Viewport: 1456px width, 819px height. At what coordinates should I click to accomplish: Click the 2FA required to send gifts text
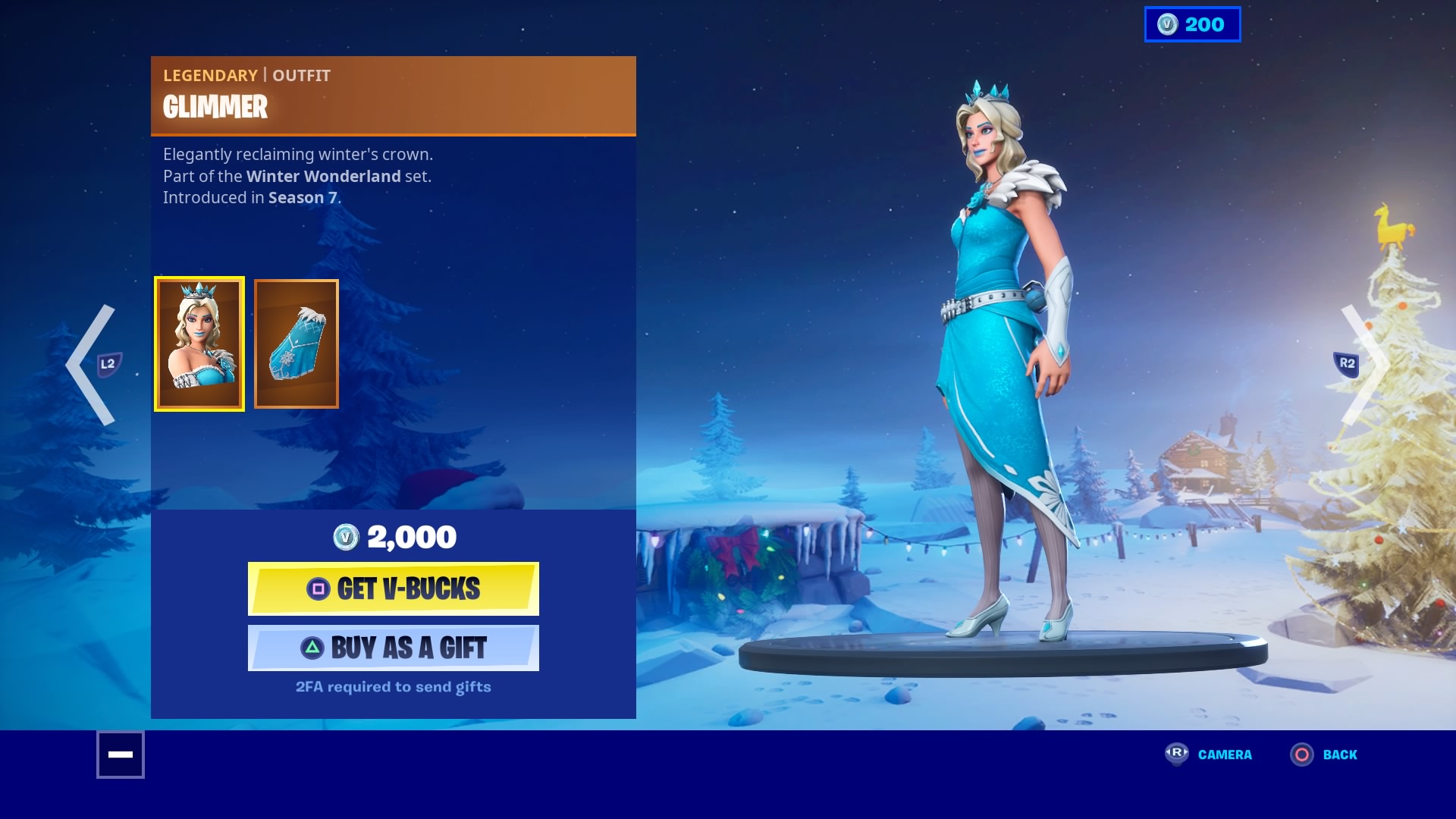393,686
